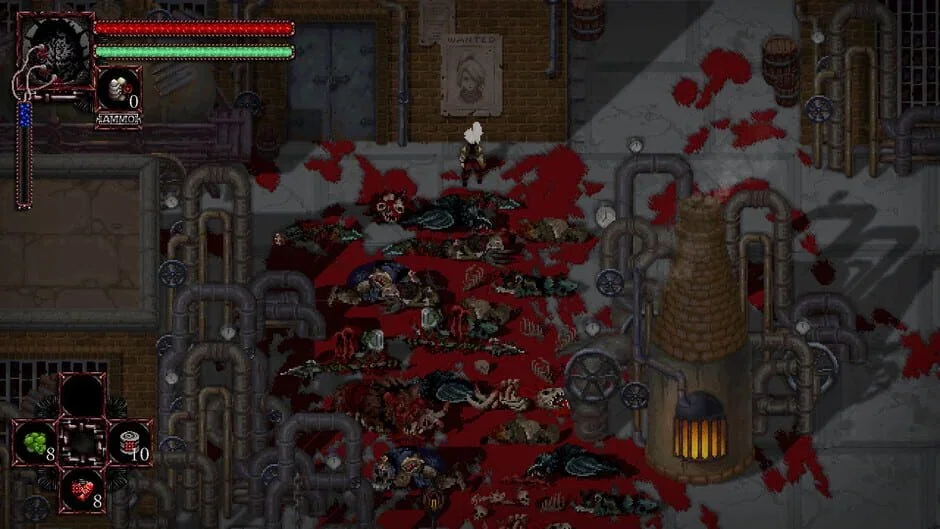940x529 pixels.
Task: Use the red heart item slot
Action: 83,489
